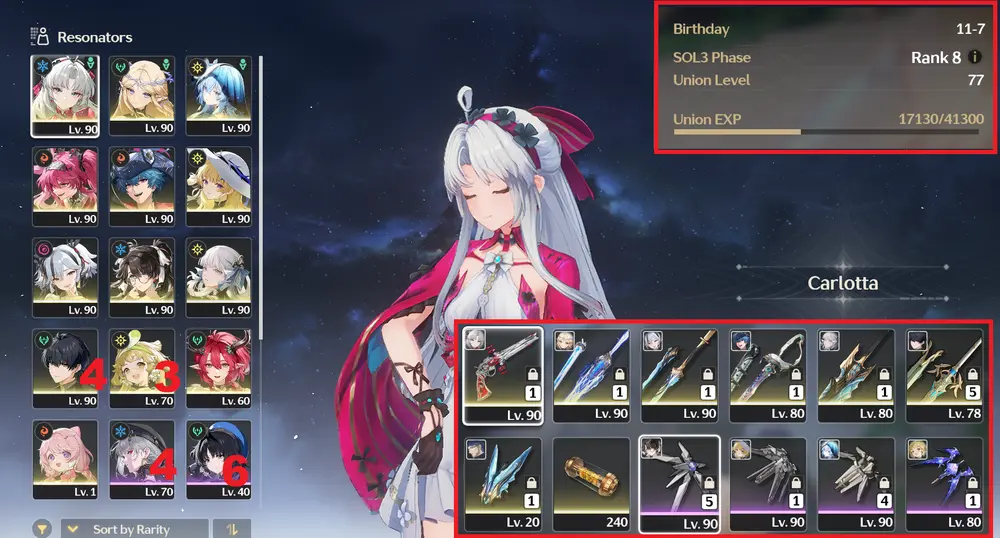
Task: Click the info icon beside Rank 8
Action: point(975,58)
